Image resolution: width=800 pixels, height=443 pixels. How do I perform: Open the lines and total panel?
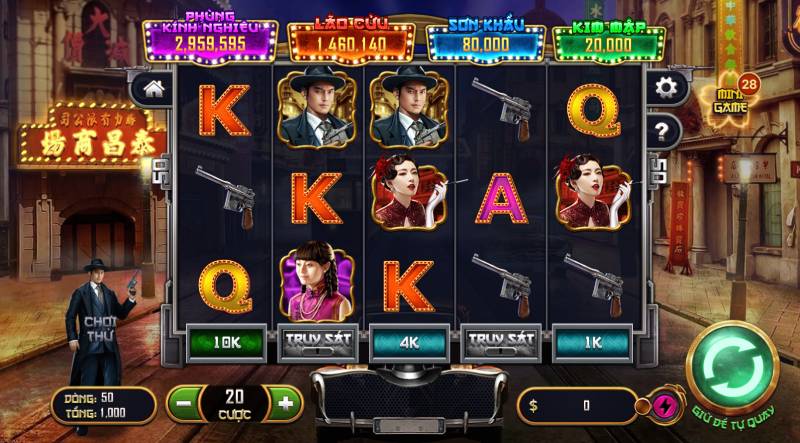(103, 405)
